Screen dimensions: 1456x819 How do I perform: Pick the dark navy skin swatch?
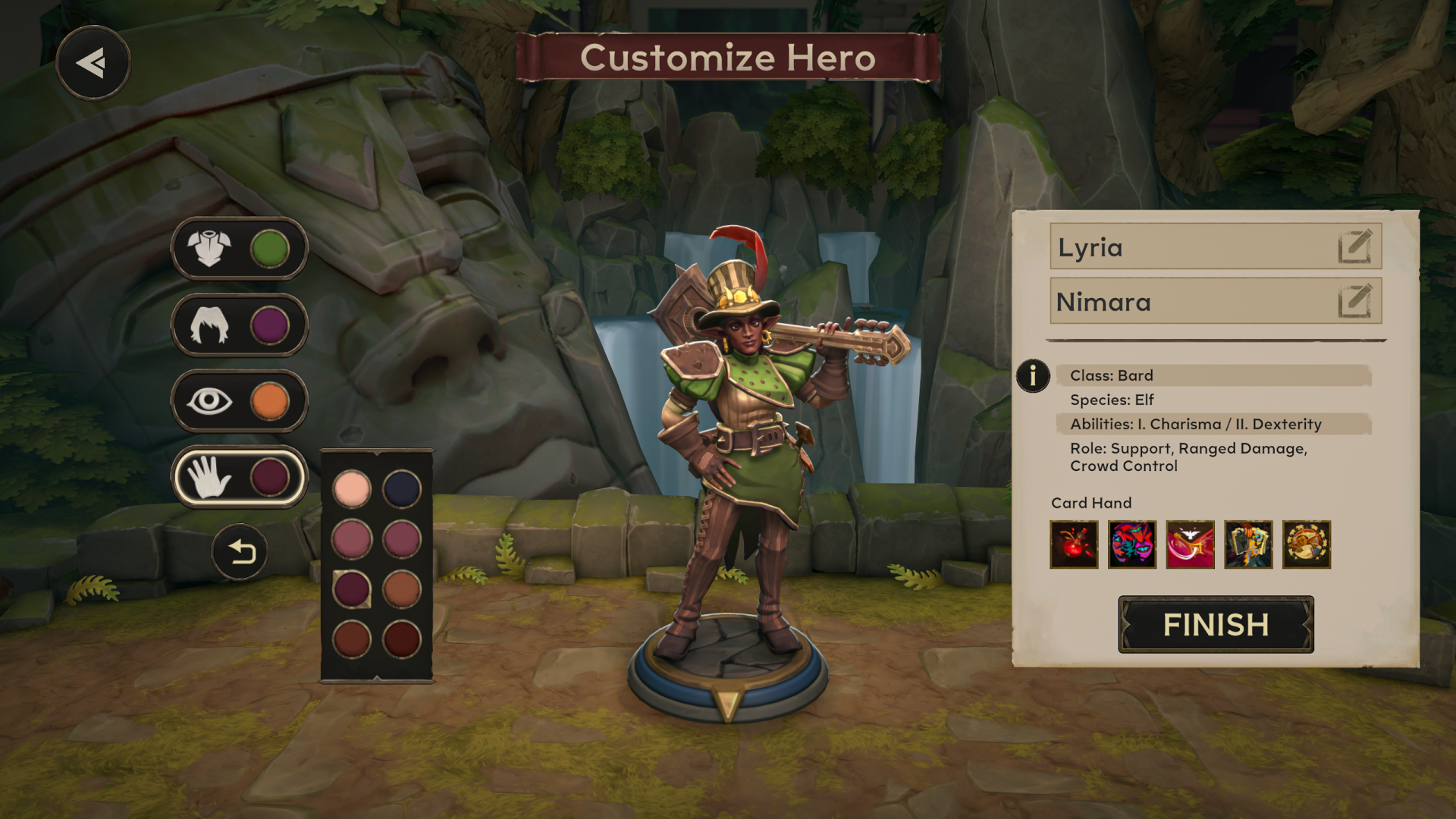click(402, 489)
